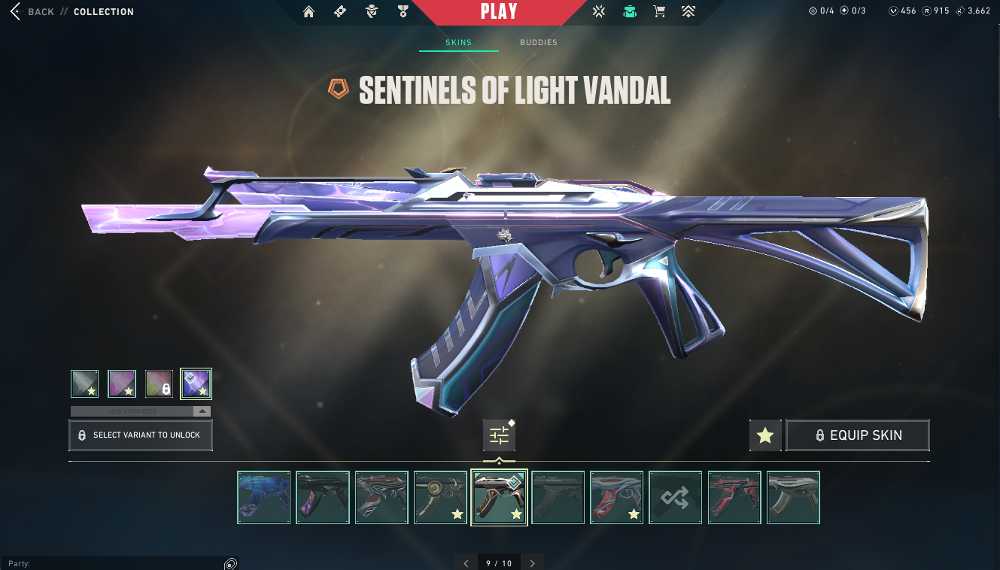Favorite this skin with the star button
The width and height of the screenshot is (1000, 570).
point(765,435)
